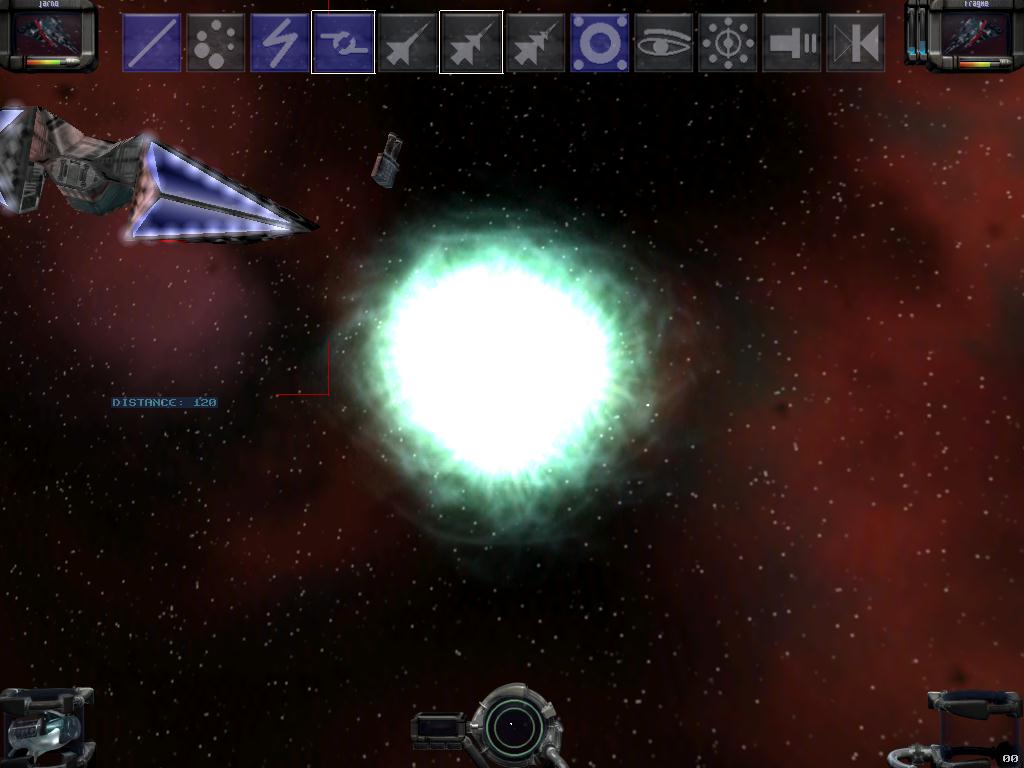
Task: Choose the triple-wing jet missile icon
Action: point(536,42)
